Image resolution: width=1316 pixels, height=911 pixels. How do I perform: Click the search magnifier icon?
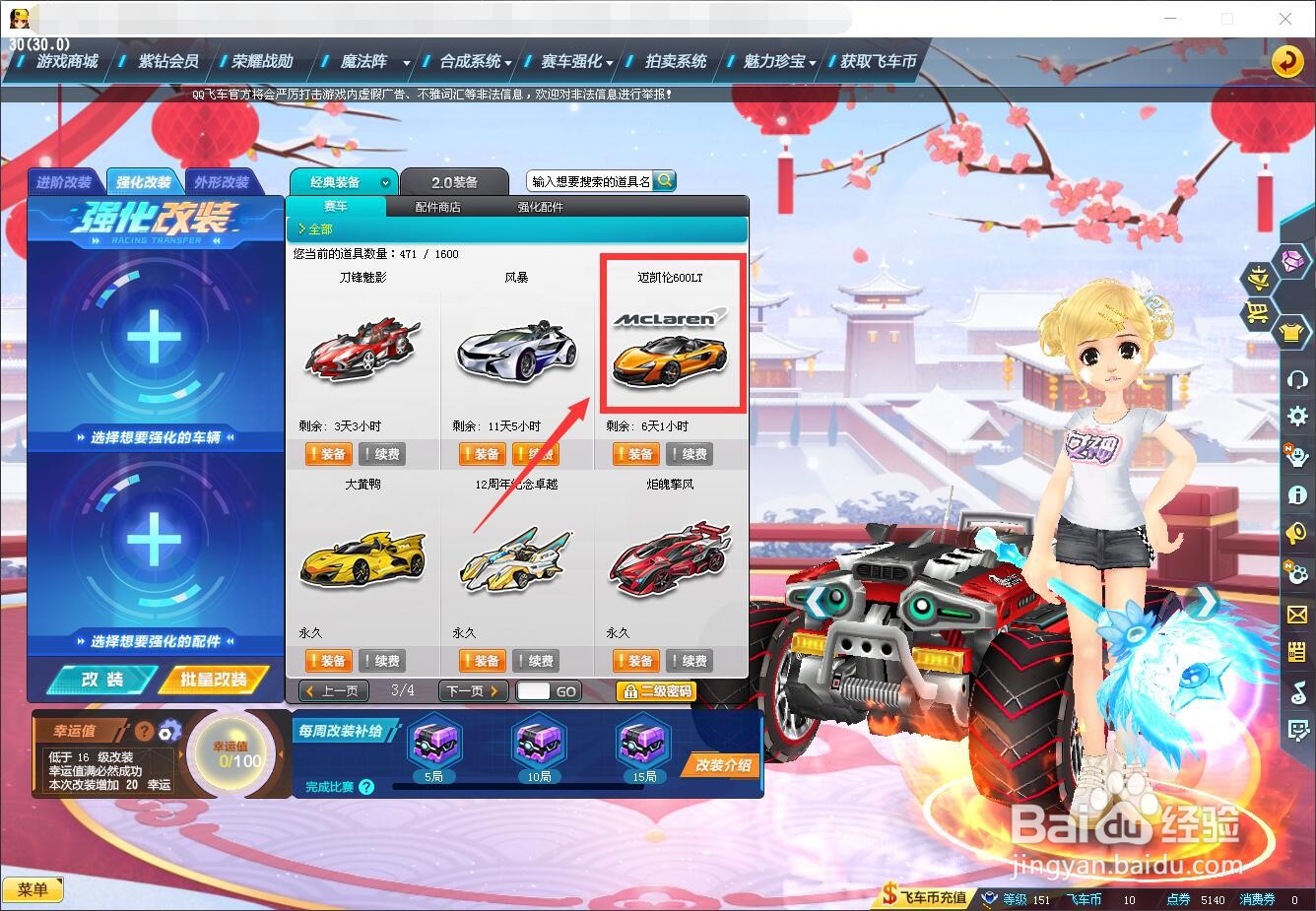point(665,180)
